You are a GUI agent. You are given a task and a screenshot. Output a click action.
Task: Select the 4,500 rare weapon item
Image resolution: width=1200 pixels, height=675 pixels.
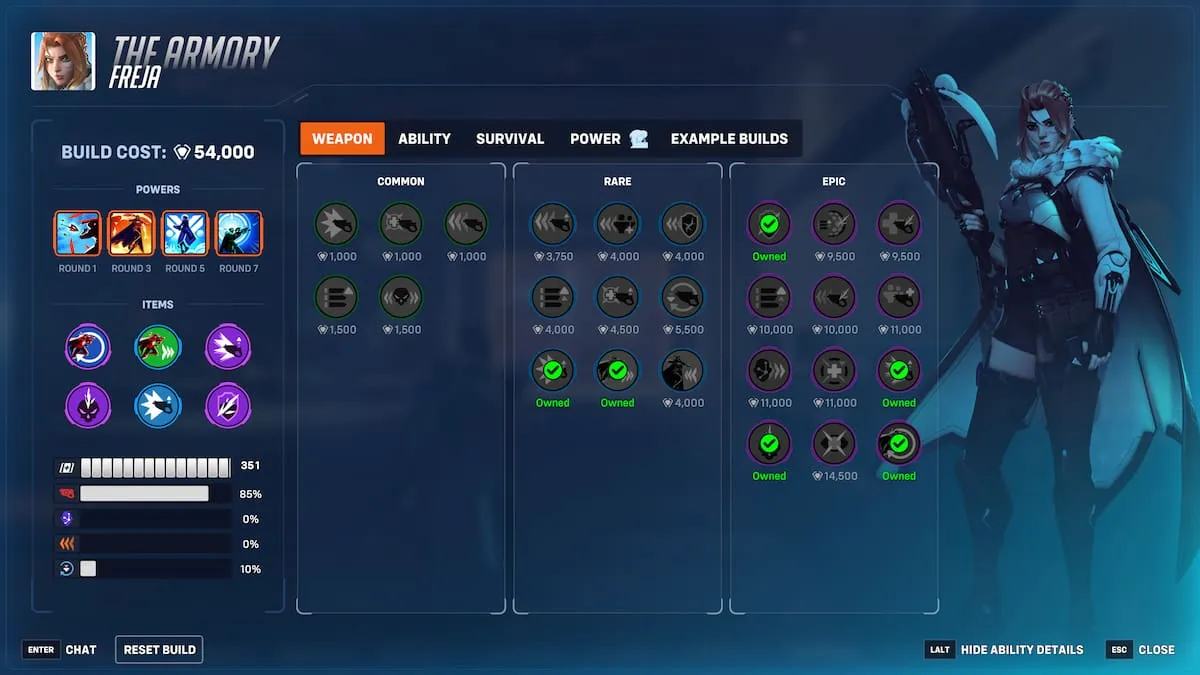pyautogui.click(x=617, y=298)
